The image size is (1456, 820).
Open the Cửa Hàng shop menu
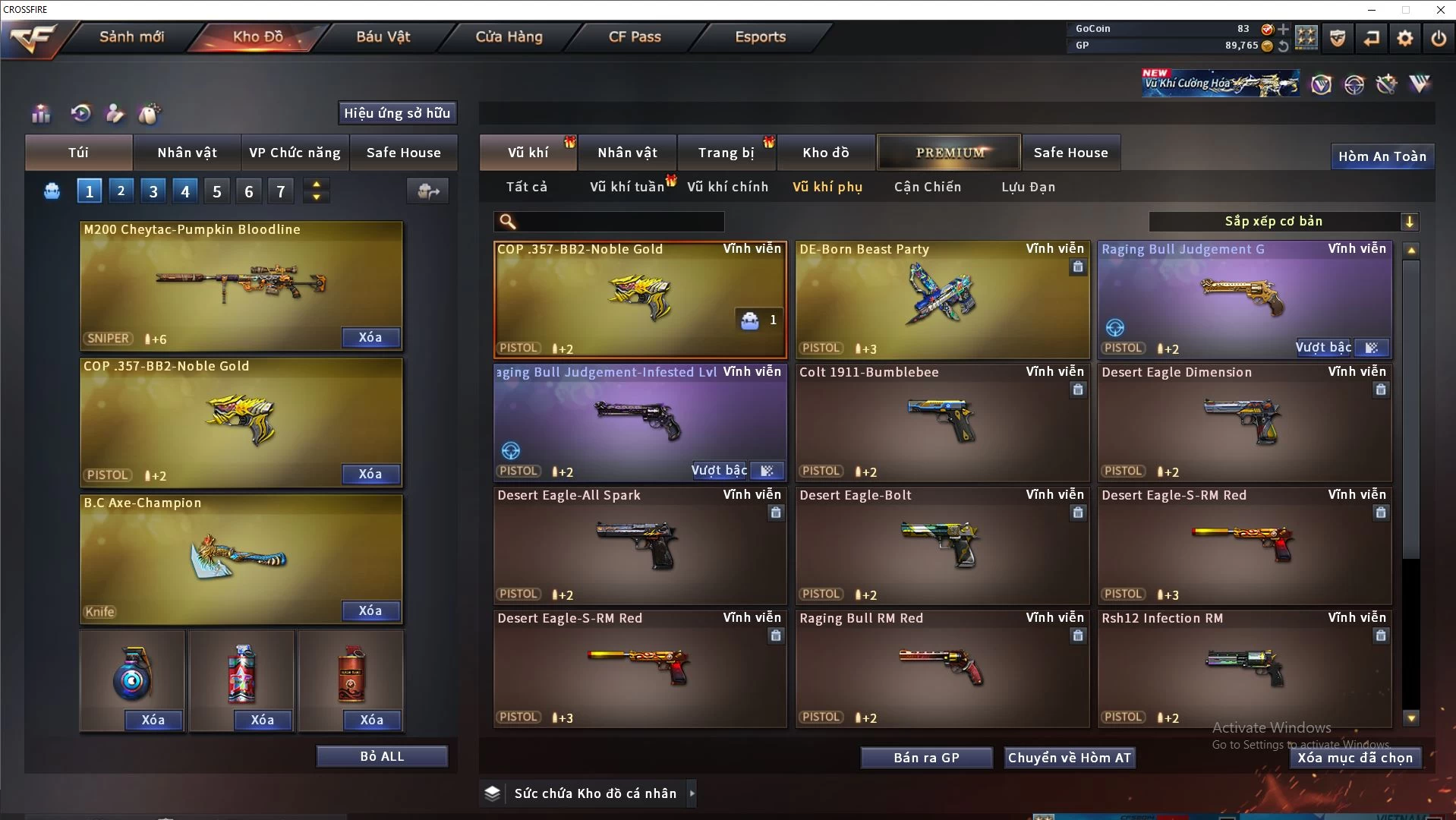click(509, 36)
